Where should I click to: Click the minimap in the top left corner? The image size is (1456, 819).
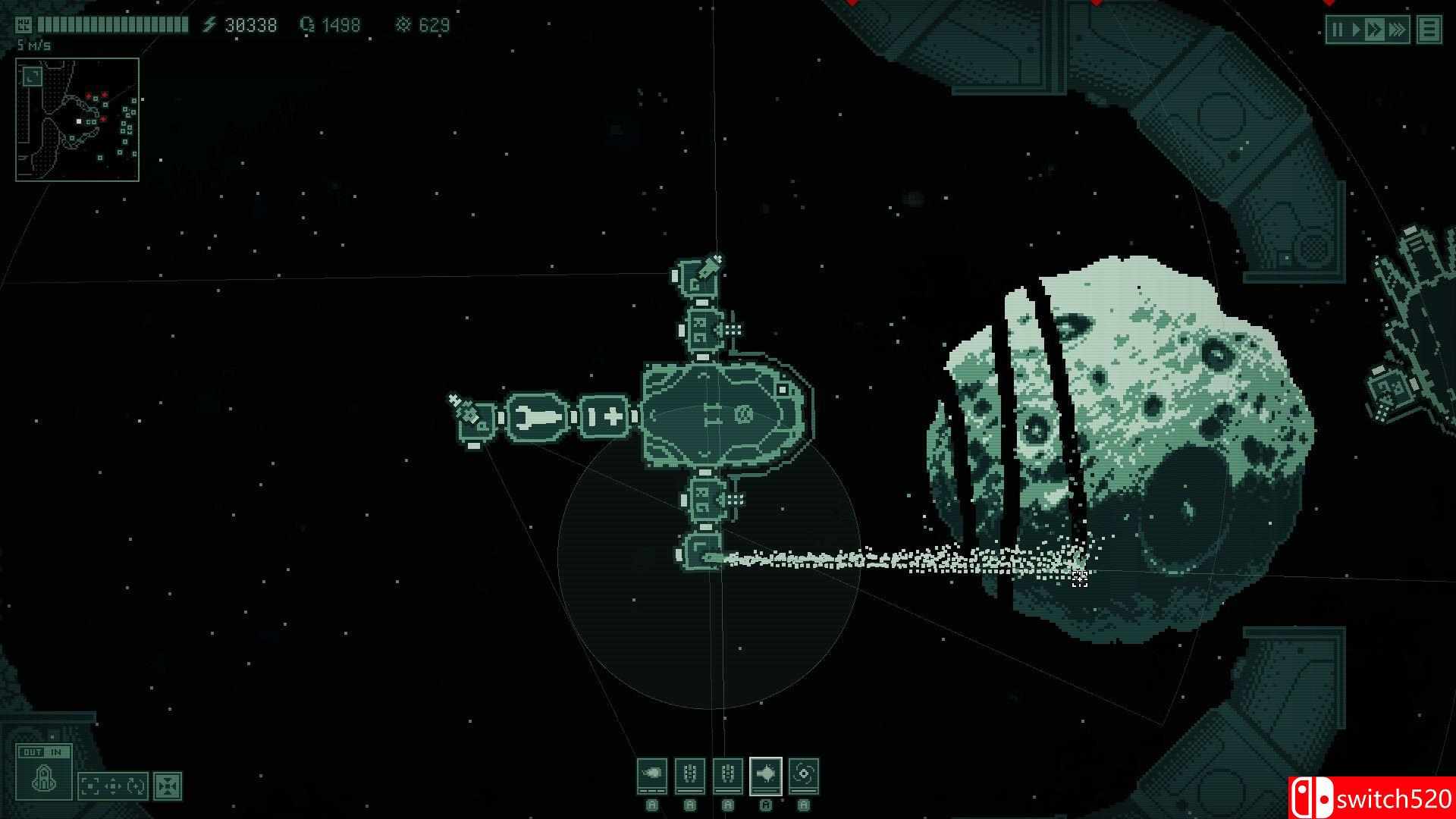pos(76,119)
